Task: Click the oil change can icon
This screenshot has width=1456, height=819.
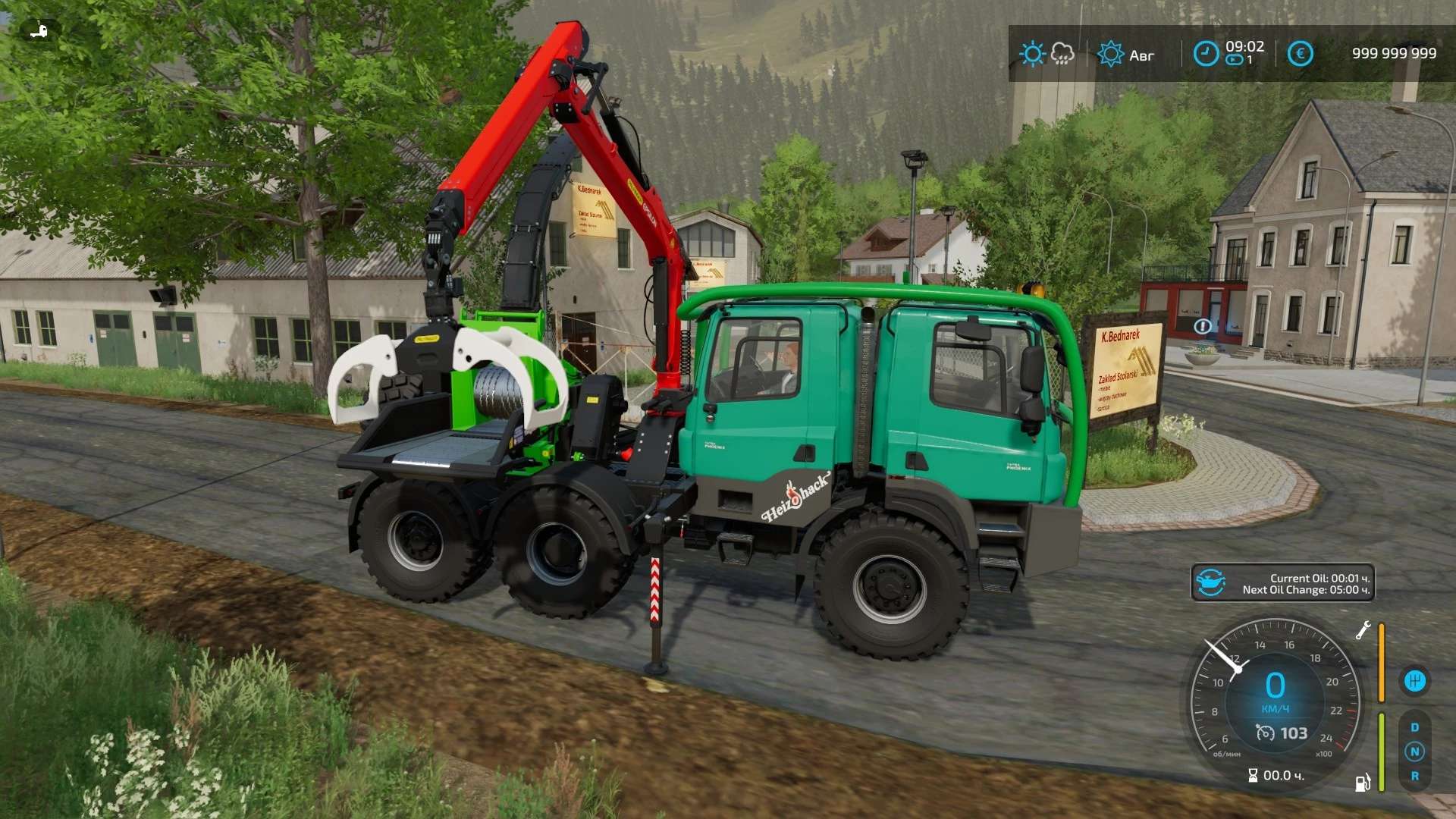Action: (x=1210, y=583)
